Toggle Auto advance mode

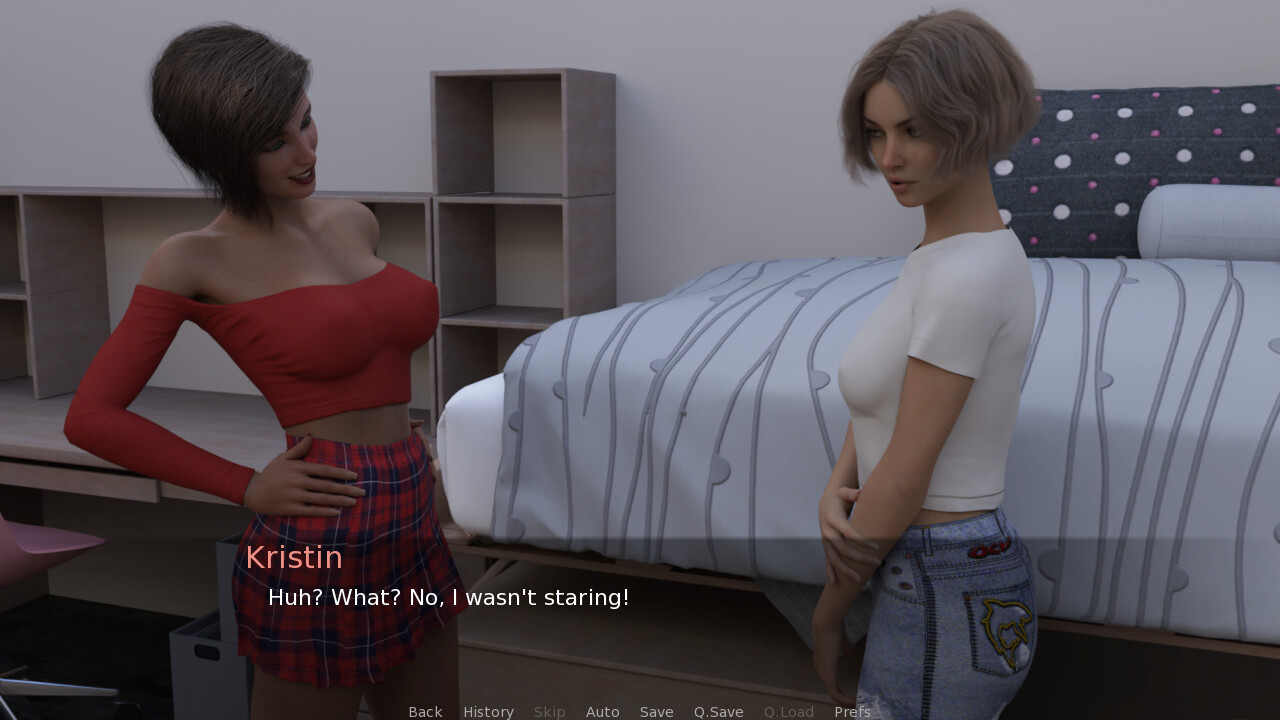pyautogui.click(x=602, y=712)
